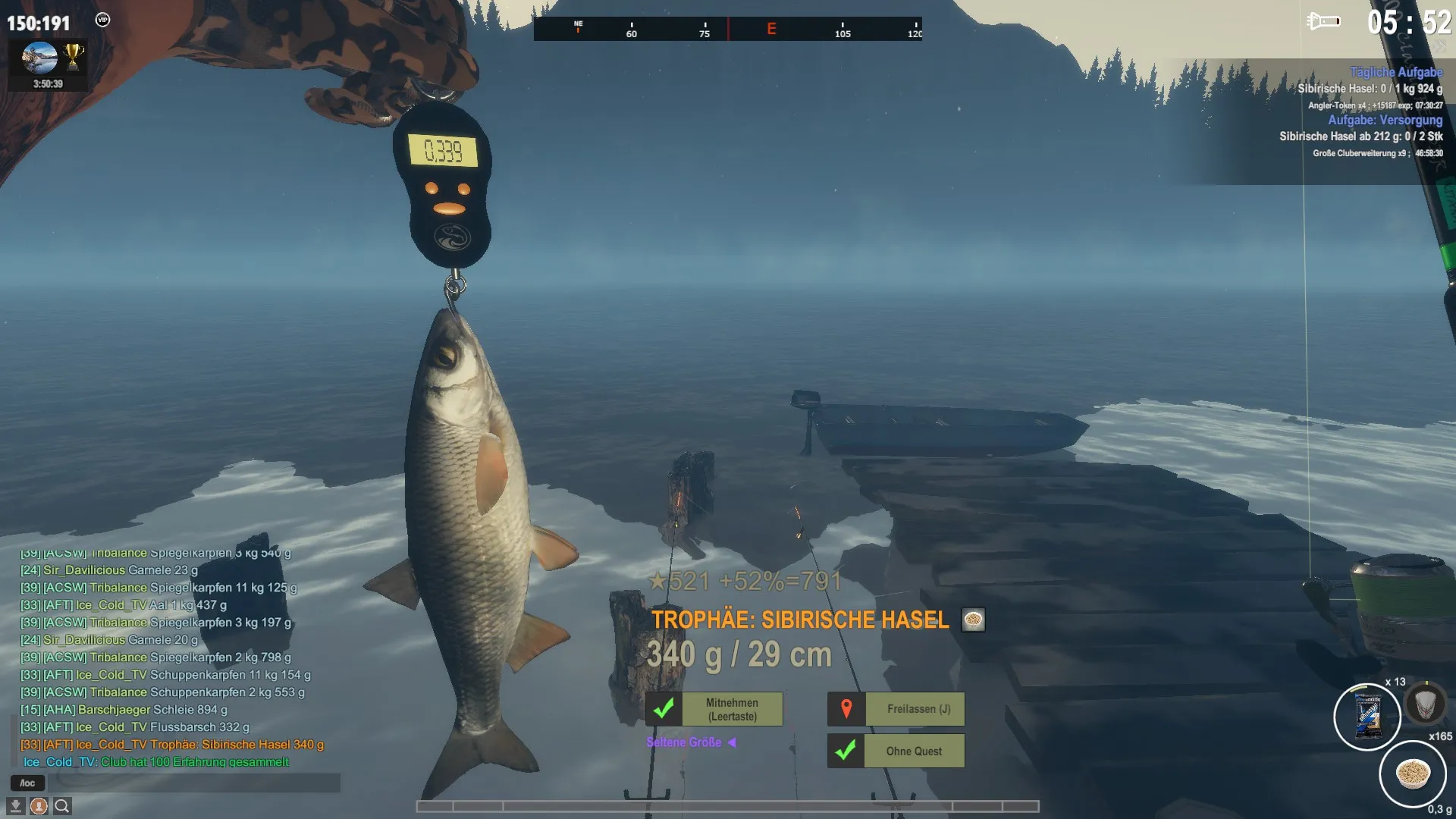The image size is (1456, 819).
Task: Click the download arrow icon below the chat
Action: tap(15, 805)
